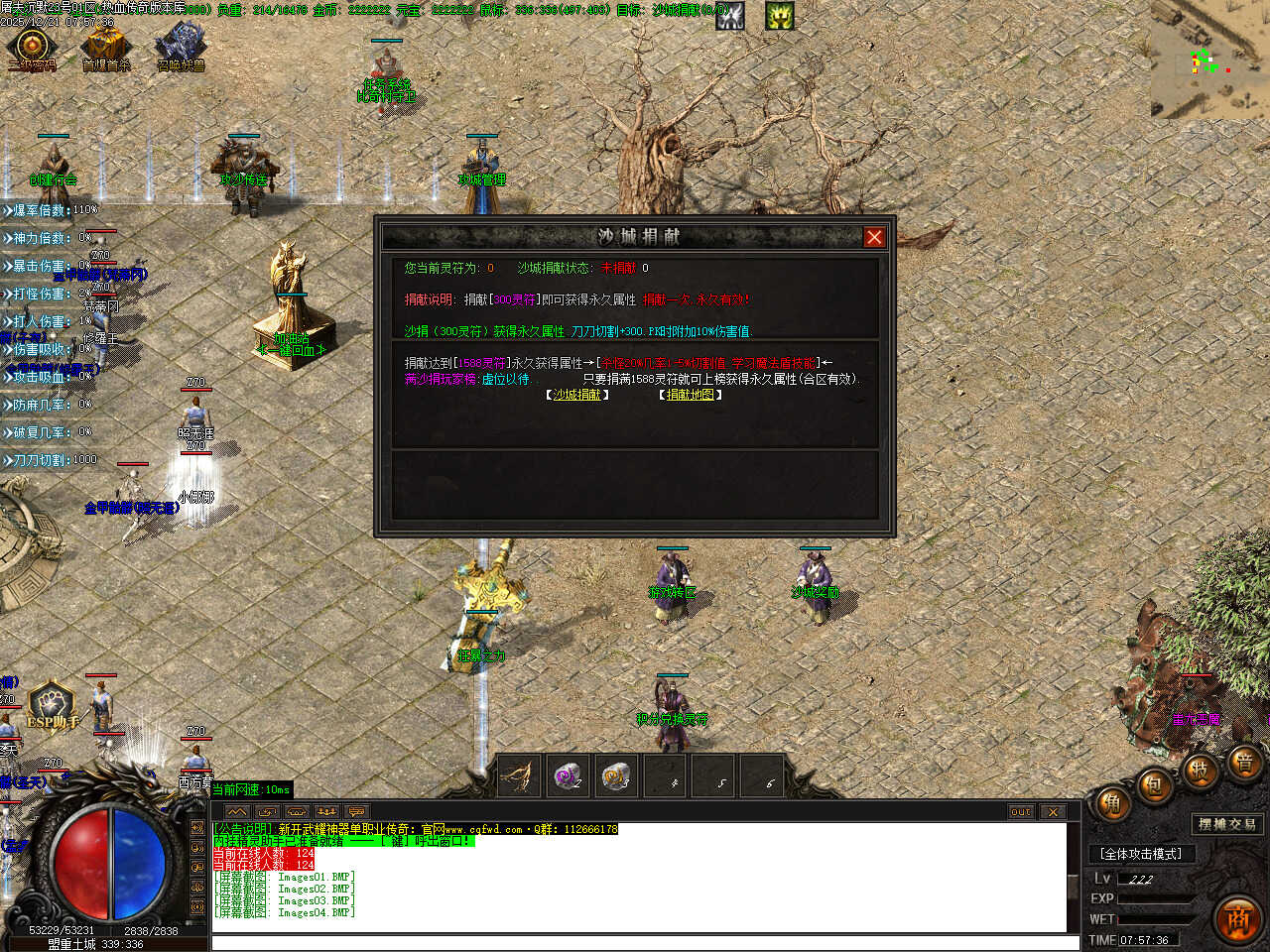This screenshot has height=952, width=1270.
Task: Use the purple scroll in hotbar slot 2
Action: (568, 776)
